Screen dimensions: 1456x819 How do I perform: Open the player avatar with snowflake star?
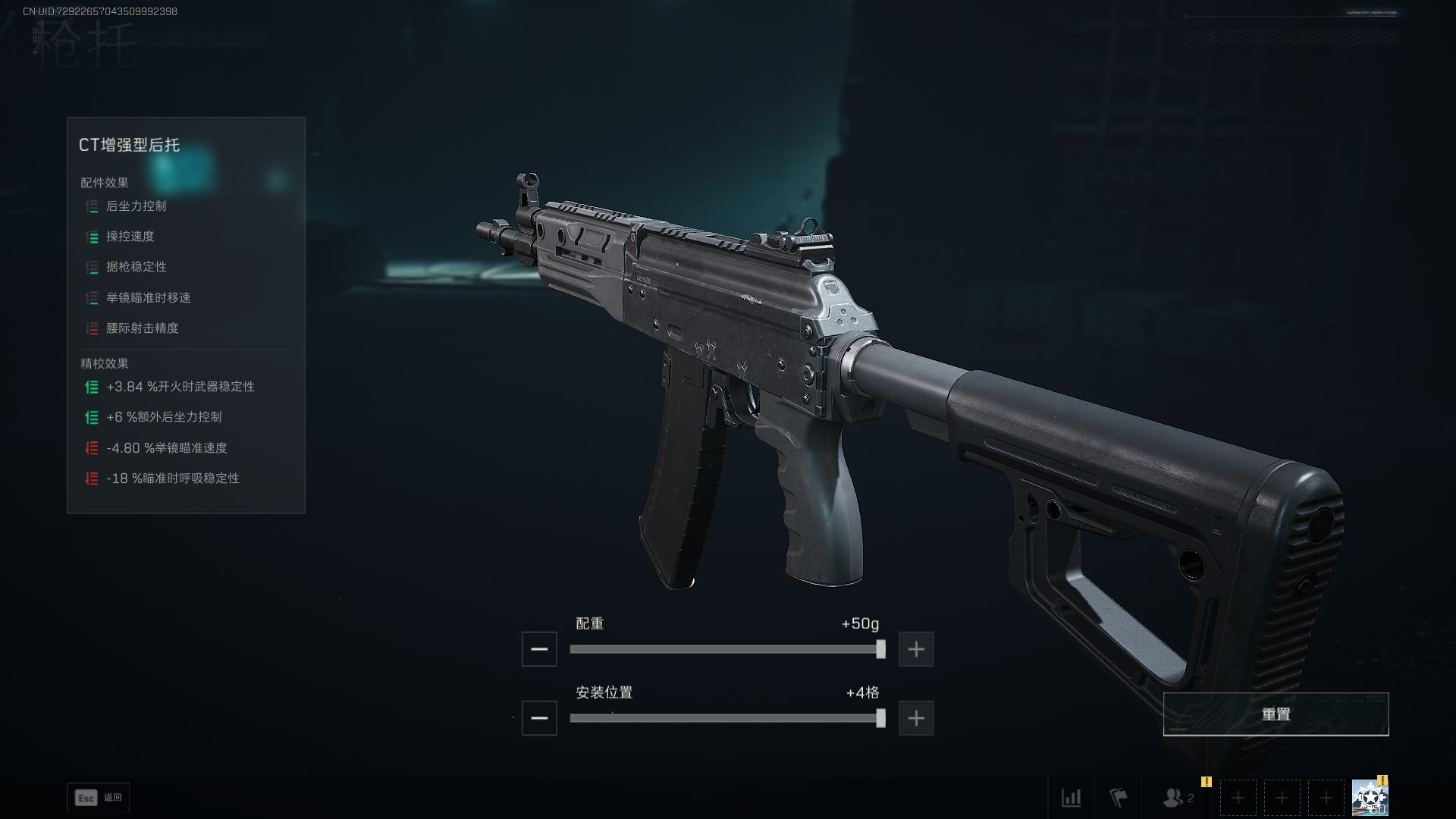point(1370,798)
